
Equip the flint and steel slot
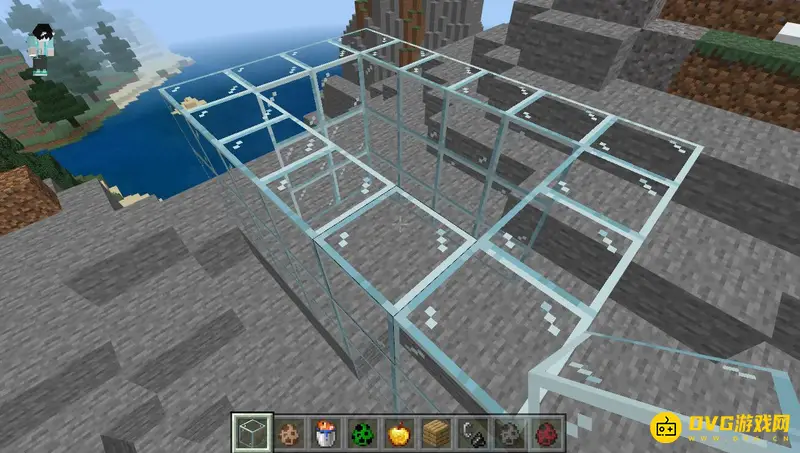(470, 433)
